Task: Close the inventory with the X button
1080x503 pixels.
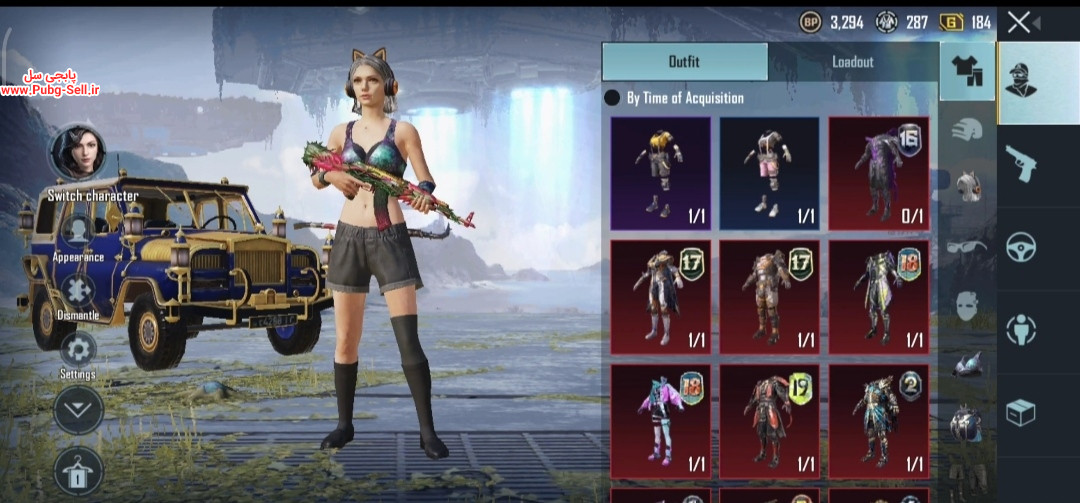Action: (x=1019, y=22)
